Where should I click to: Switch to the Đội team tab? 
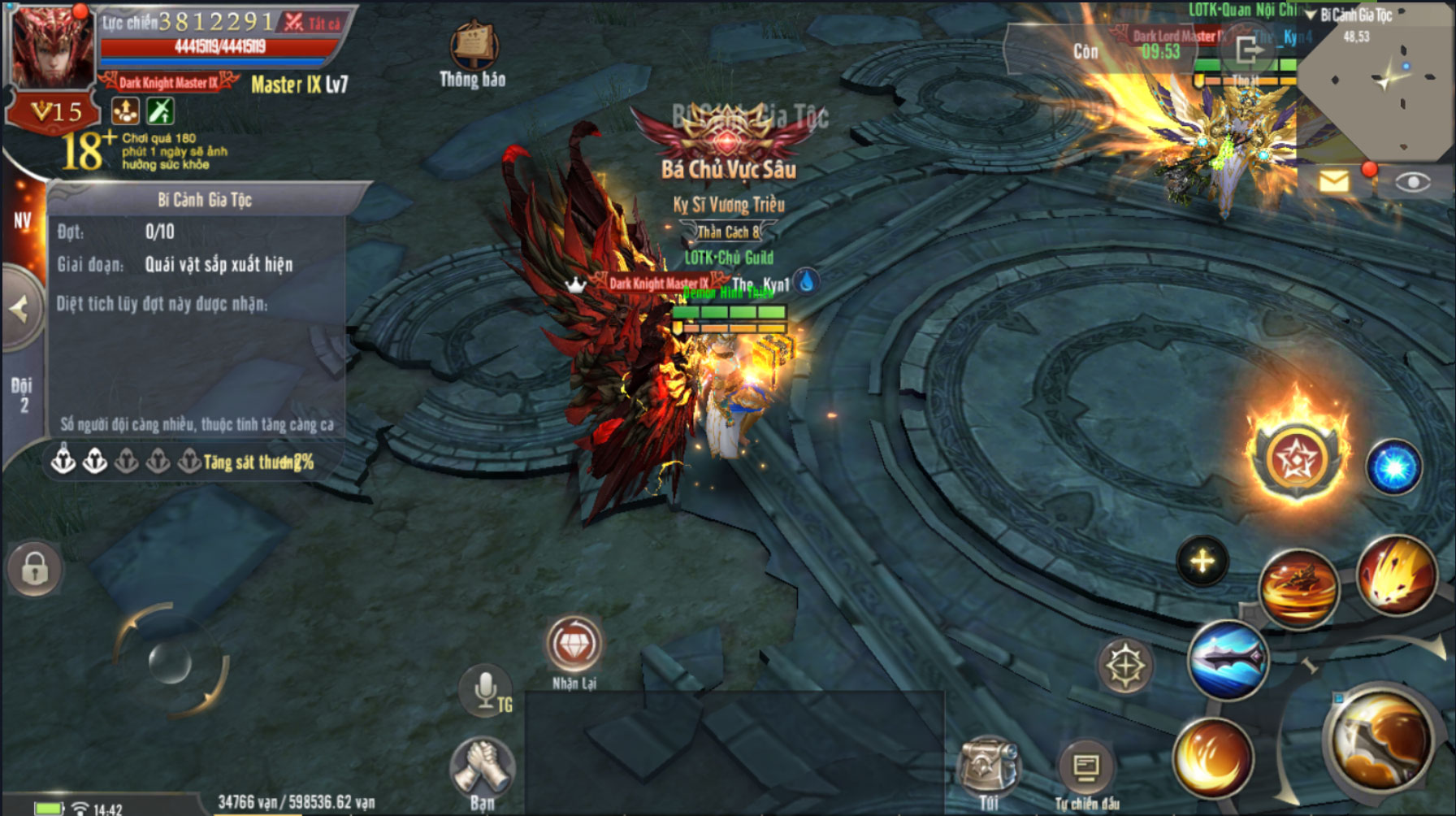pos(22,394)
